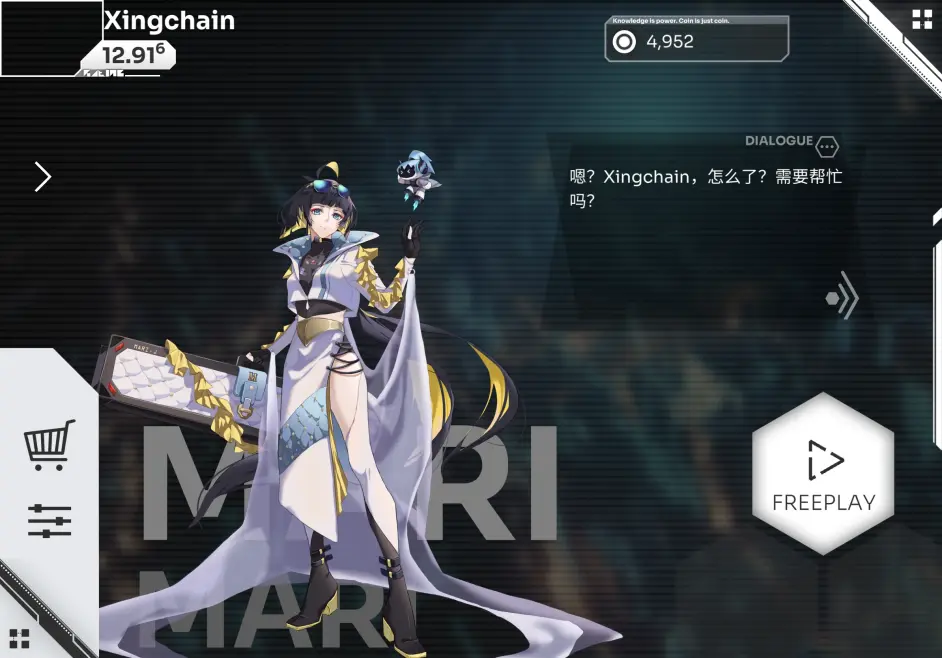Start Freeplay mode

(823, 473)
